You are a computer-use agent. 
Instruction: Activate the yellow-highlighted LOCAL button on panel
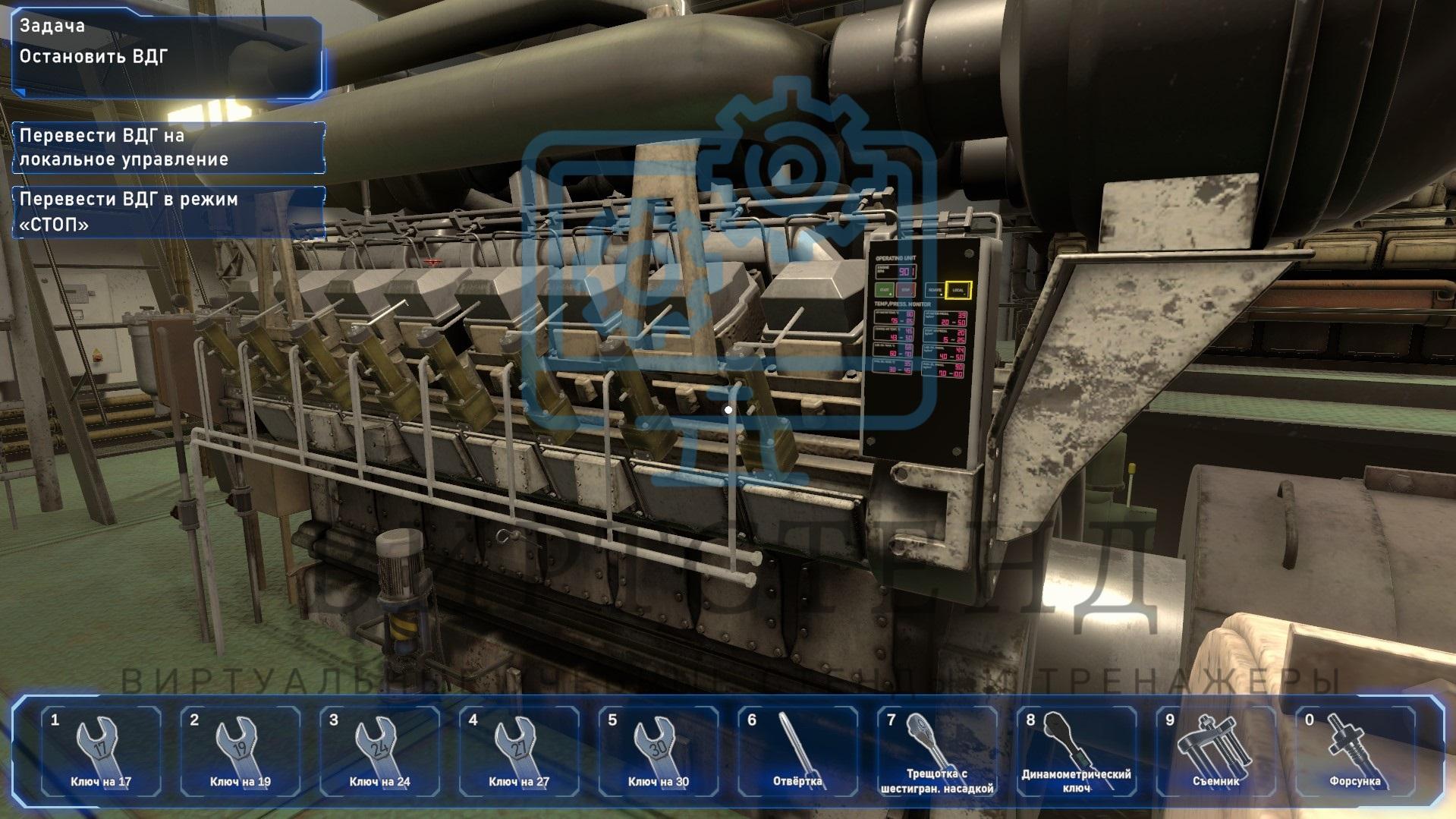pos(958,290)
